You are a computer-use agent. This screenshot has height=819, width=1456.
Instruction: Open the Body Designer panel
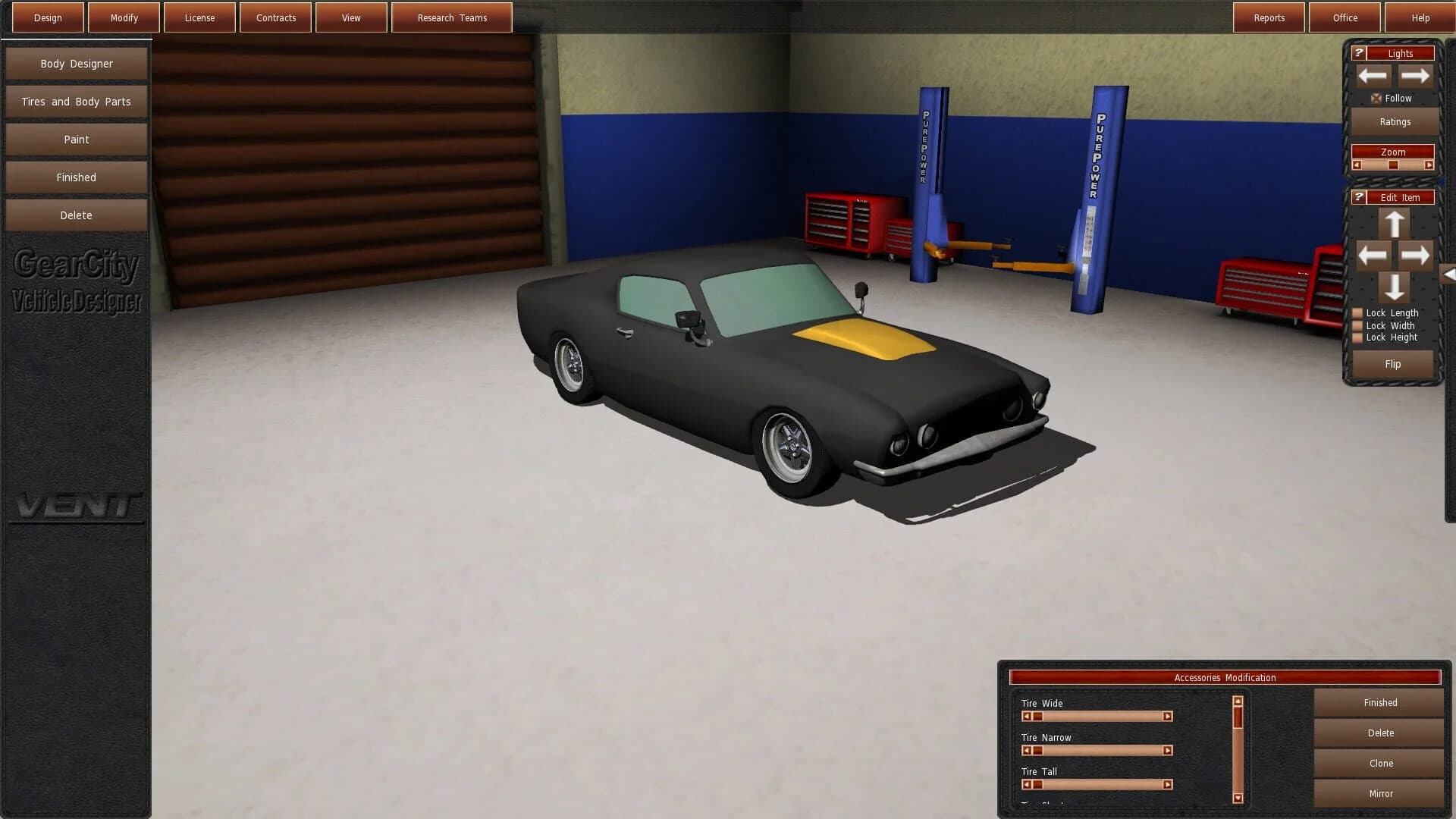[x=76, y=63]
